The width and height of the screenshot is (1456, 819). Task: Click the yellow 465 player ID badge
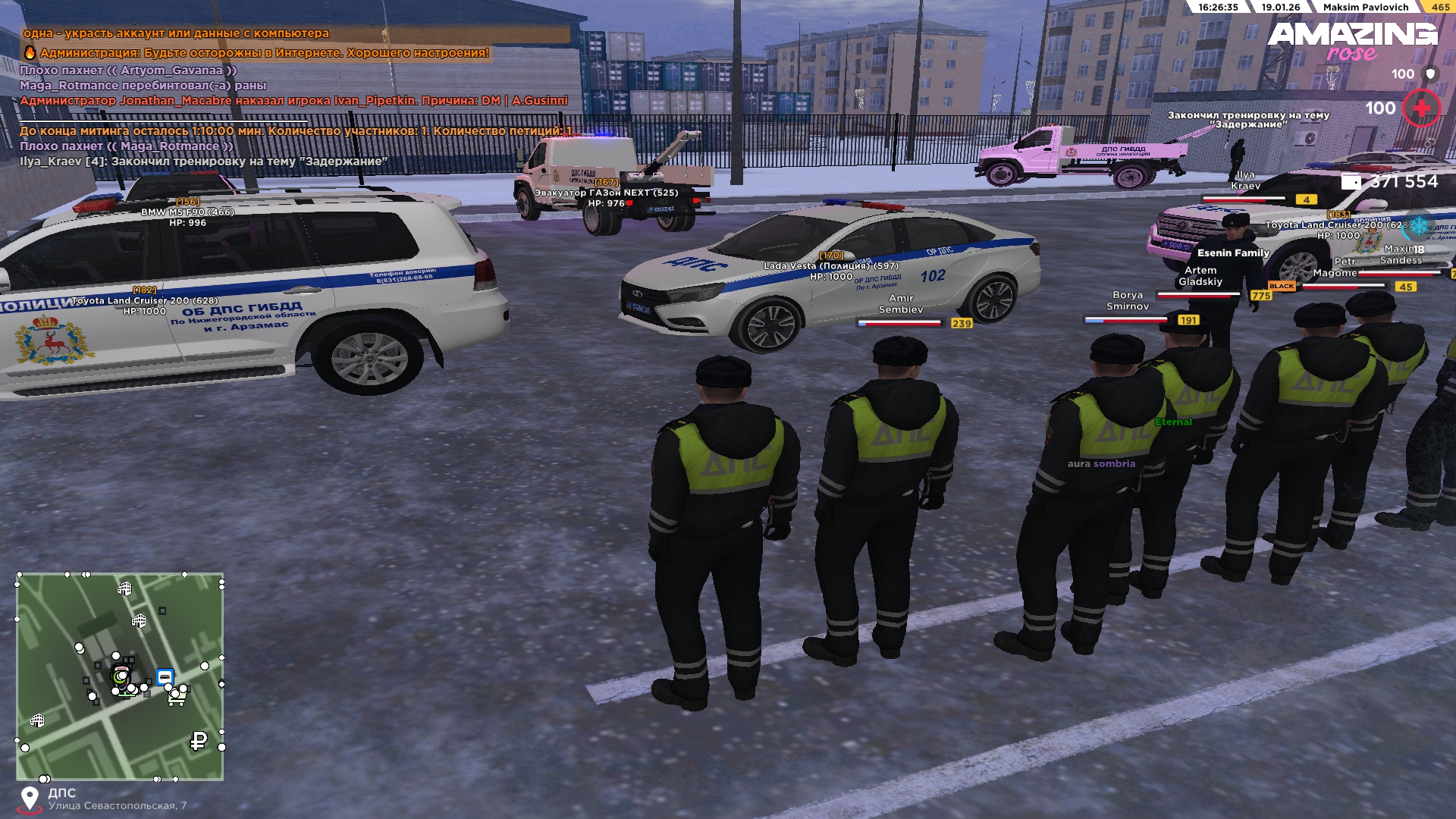click(x=1440, y=7)
